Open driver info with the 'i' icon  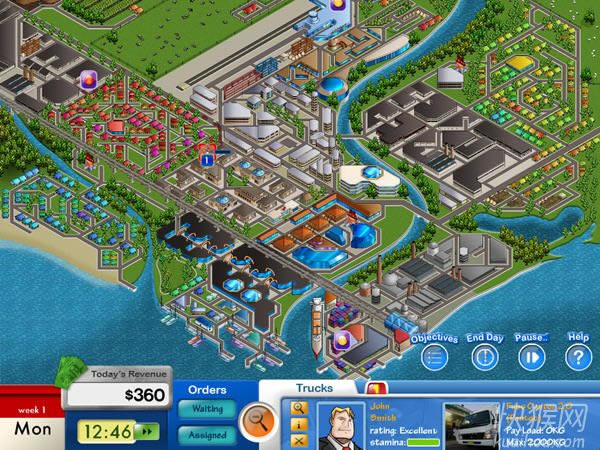298,424
